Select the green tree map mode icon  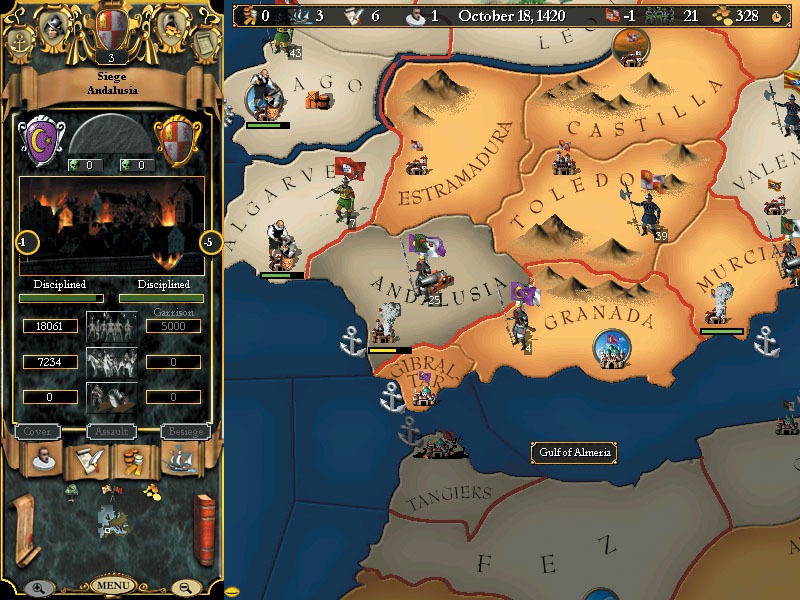coord(72,490)
